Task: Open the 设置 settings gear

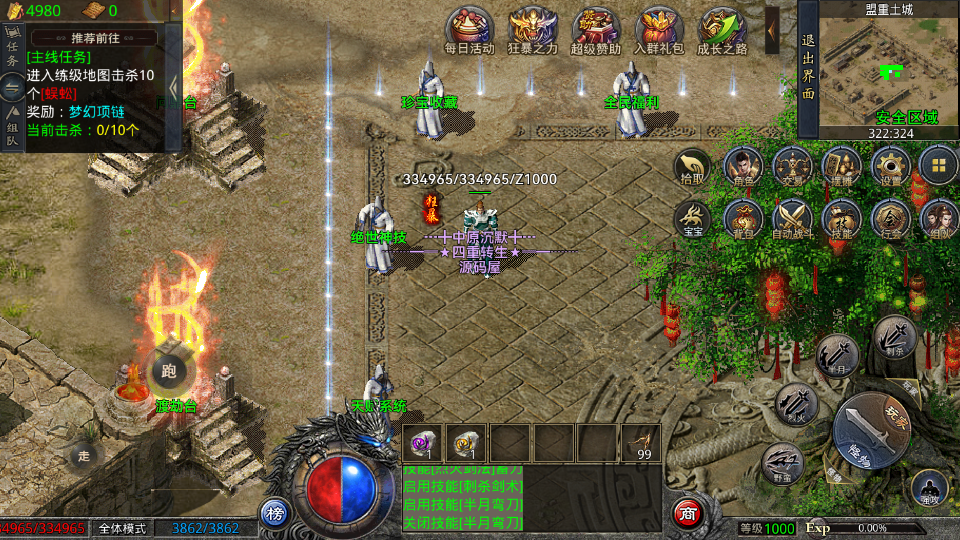Action: 889,167
